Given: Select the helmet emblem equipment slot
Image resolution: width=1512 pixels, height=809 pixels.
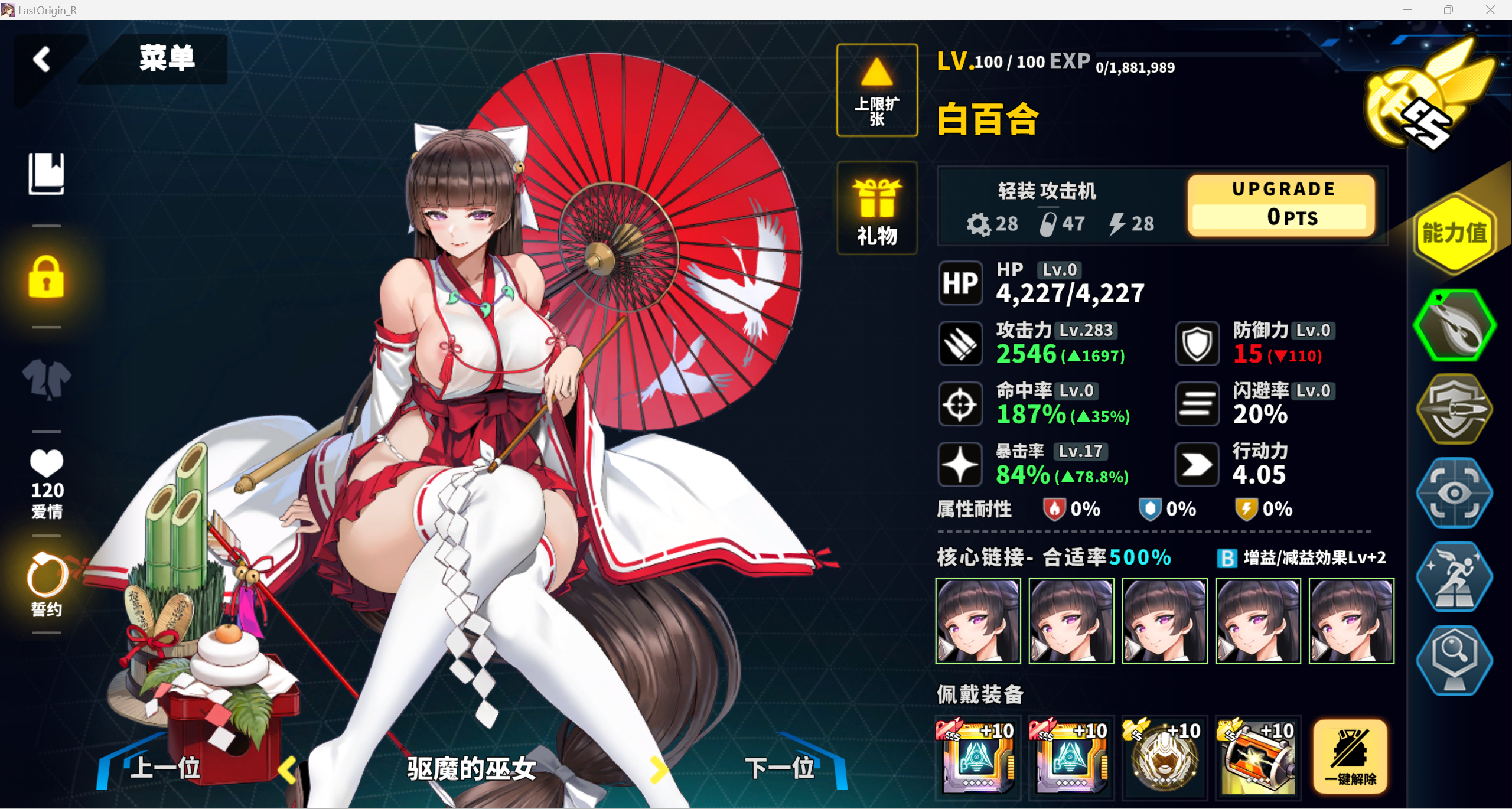Looking at the screenshot, I should point(1164,757).
